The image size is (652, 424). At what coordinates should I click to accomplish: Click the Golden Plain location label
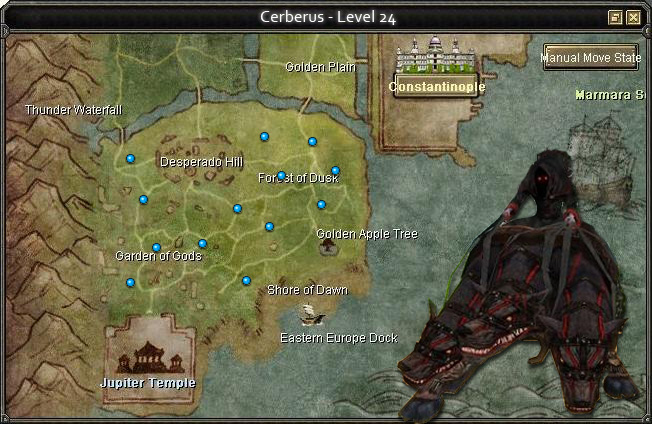point(320,67)
